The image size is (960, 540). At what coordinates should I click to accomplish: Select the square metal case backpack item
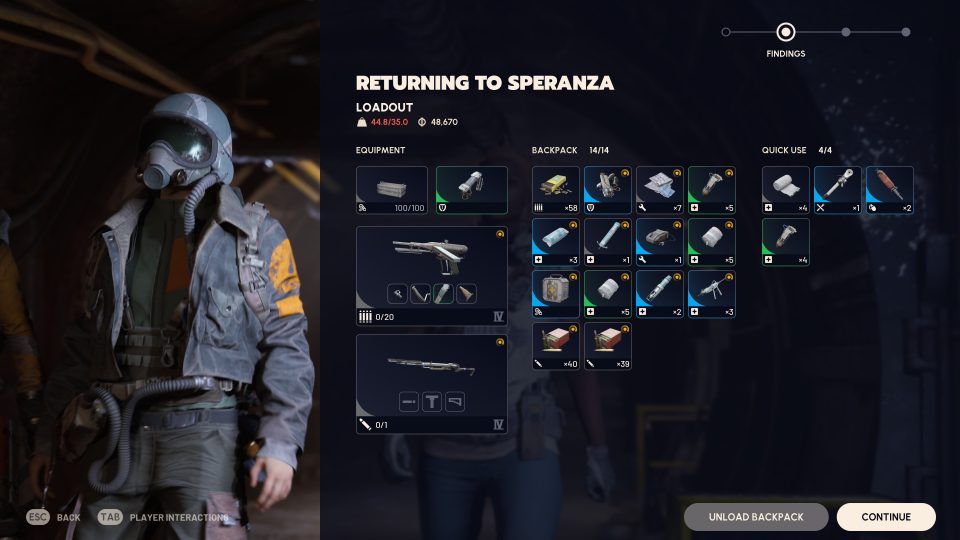(556, 294)
